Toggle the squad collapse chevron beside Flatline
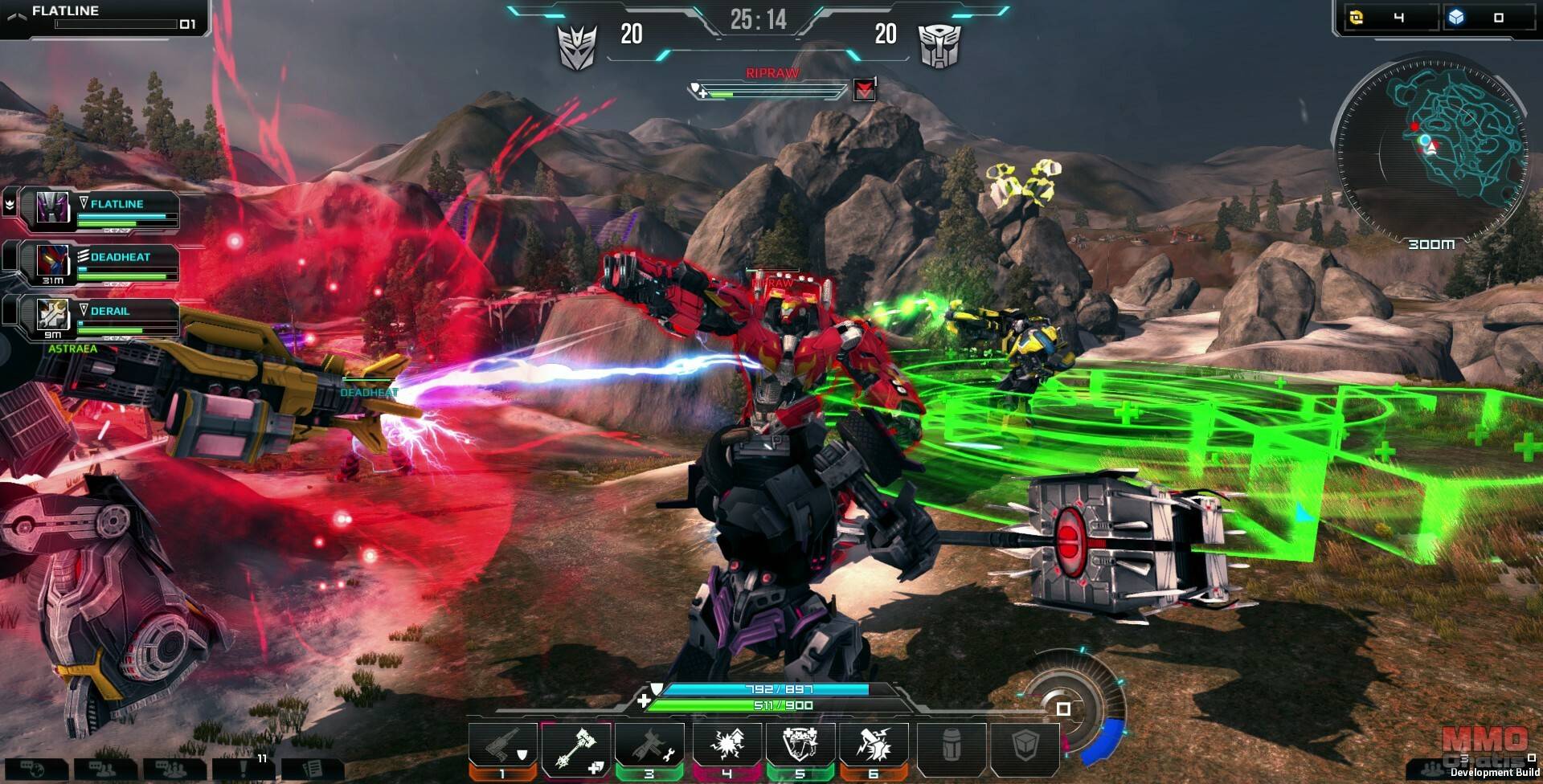The height and width of the screenshot is (784, 1543). [x=10, y=205]
